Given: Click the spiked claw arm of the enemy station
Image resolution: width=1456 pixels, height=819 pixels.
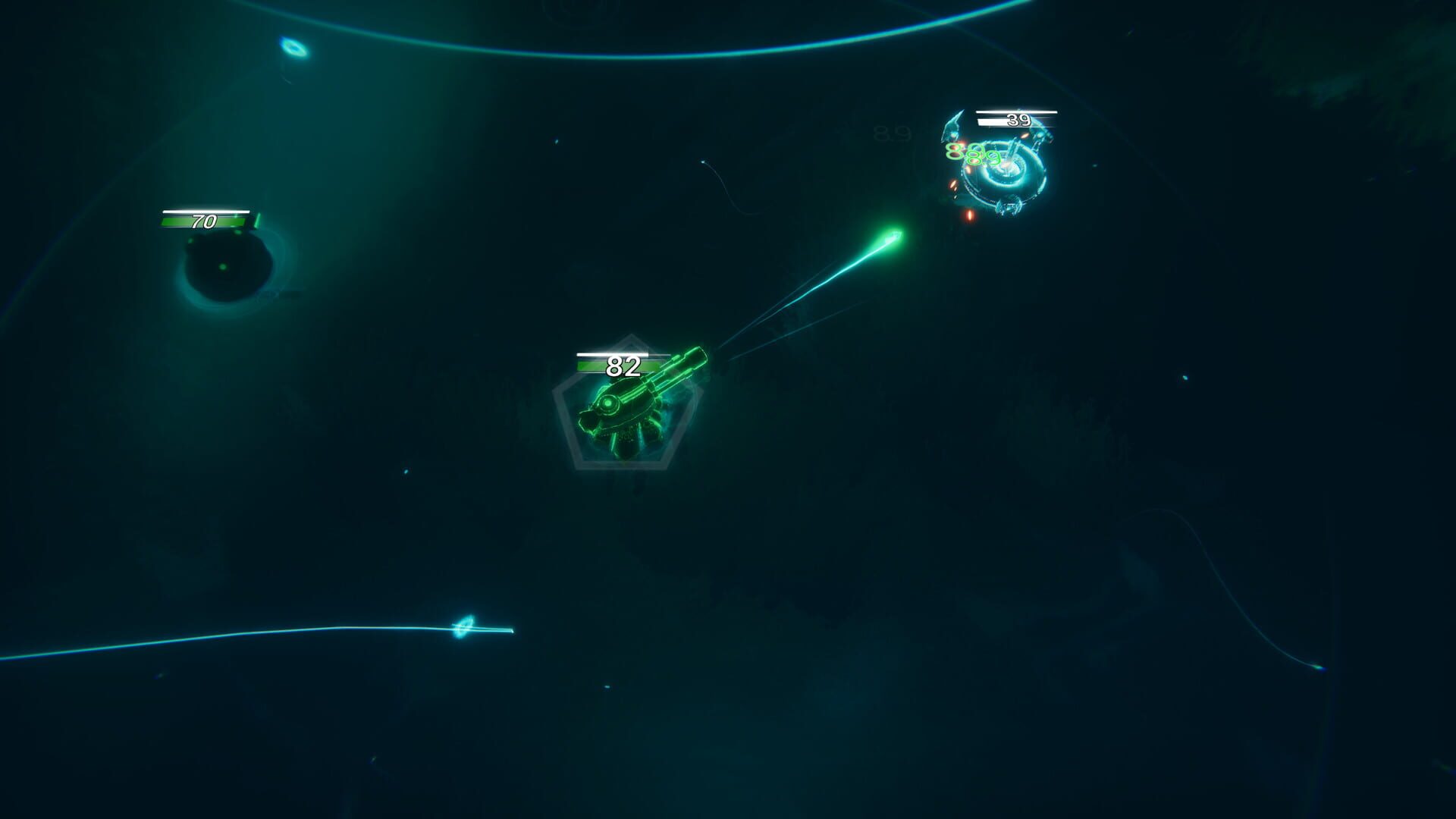Looking at the screenshot, I should [954, 123].
